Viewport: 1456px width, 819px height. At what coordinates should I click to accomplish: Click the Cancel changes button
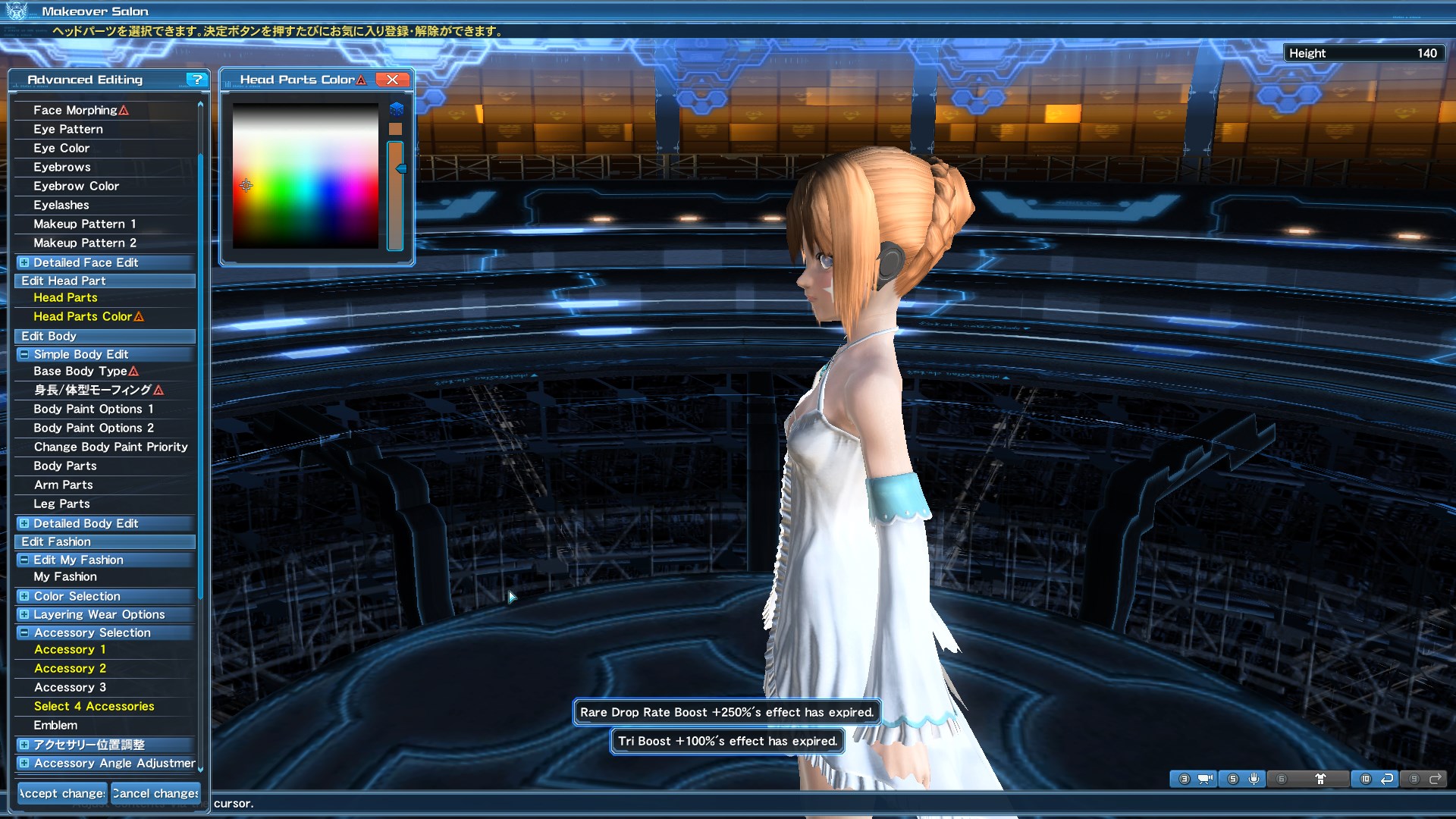155,793
